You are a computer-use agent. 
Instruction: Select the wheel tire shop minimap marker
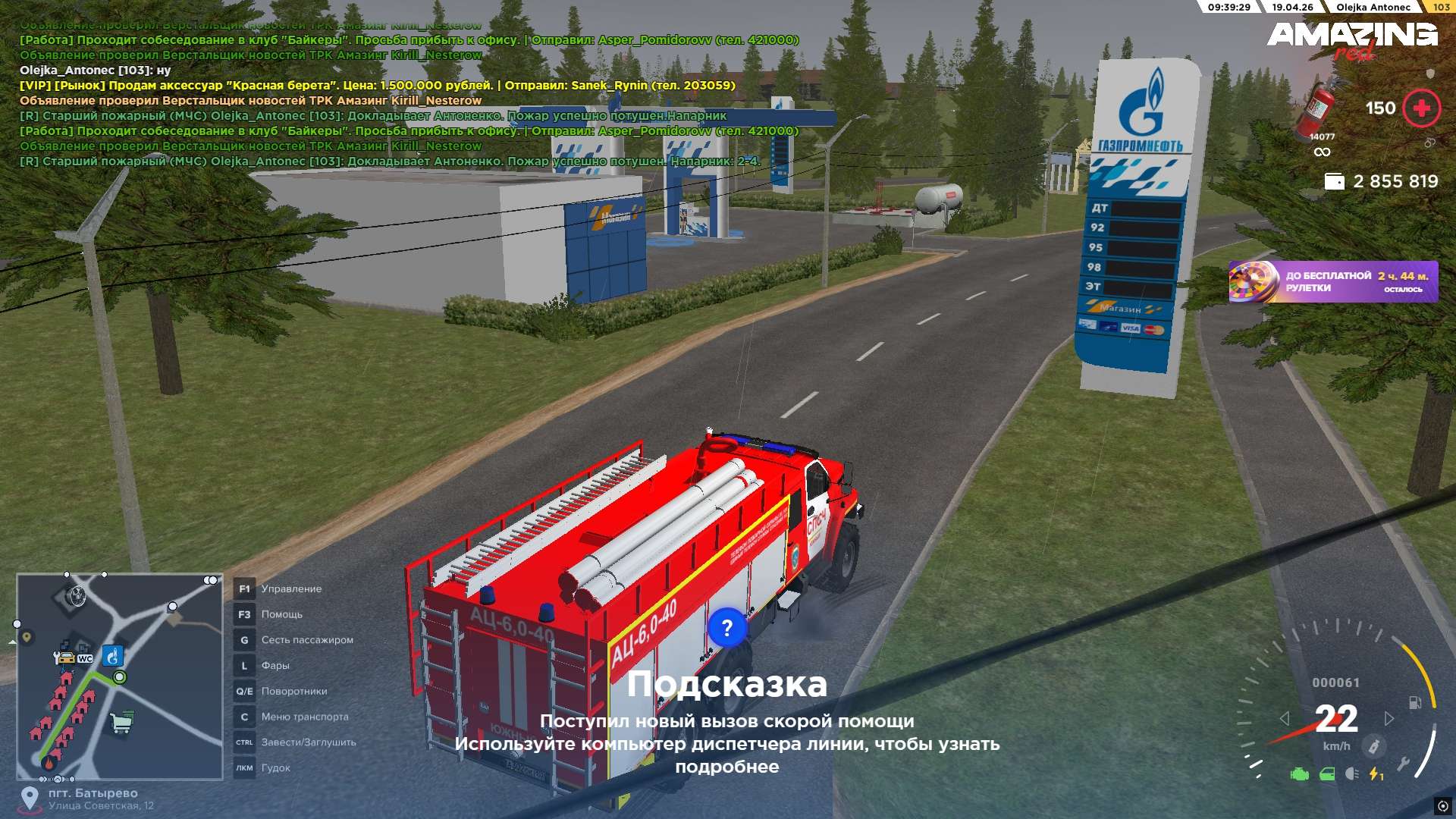(x=75, y=597)
